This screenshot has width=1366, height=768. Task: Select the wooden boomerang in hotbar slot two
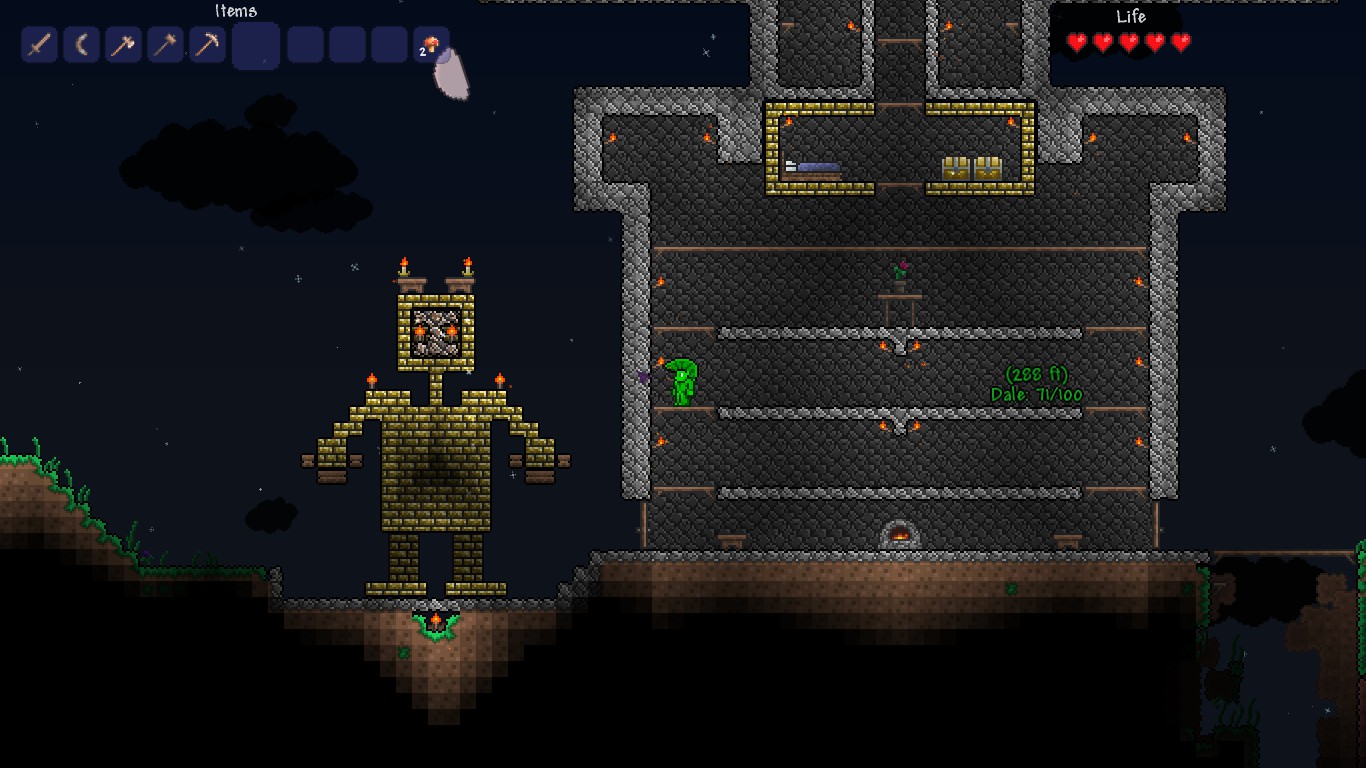tap(81, 44)
